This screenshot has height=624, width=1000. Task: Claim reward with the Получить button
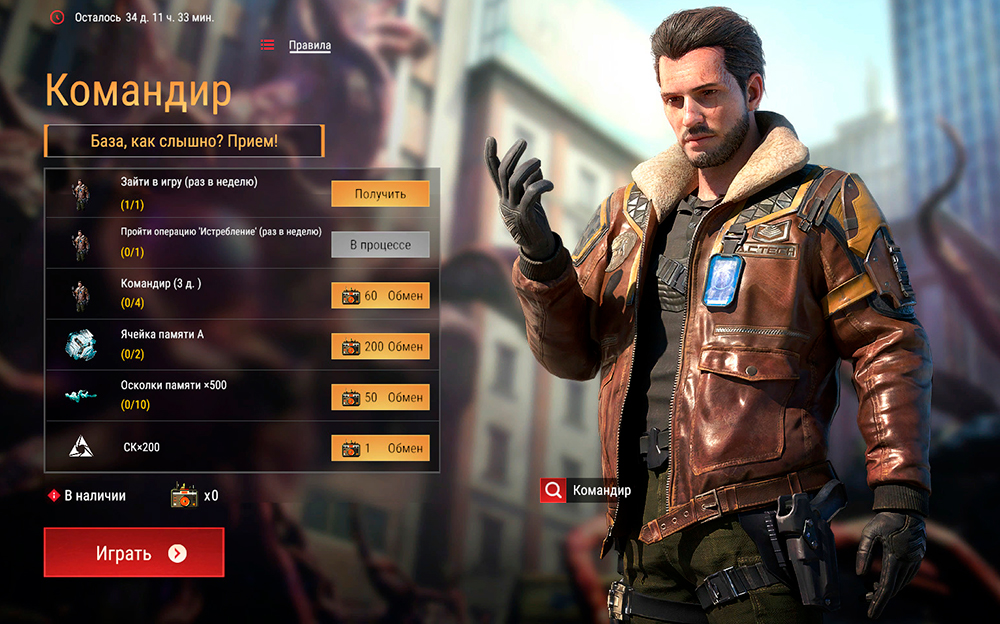[x=380, y=193]
